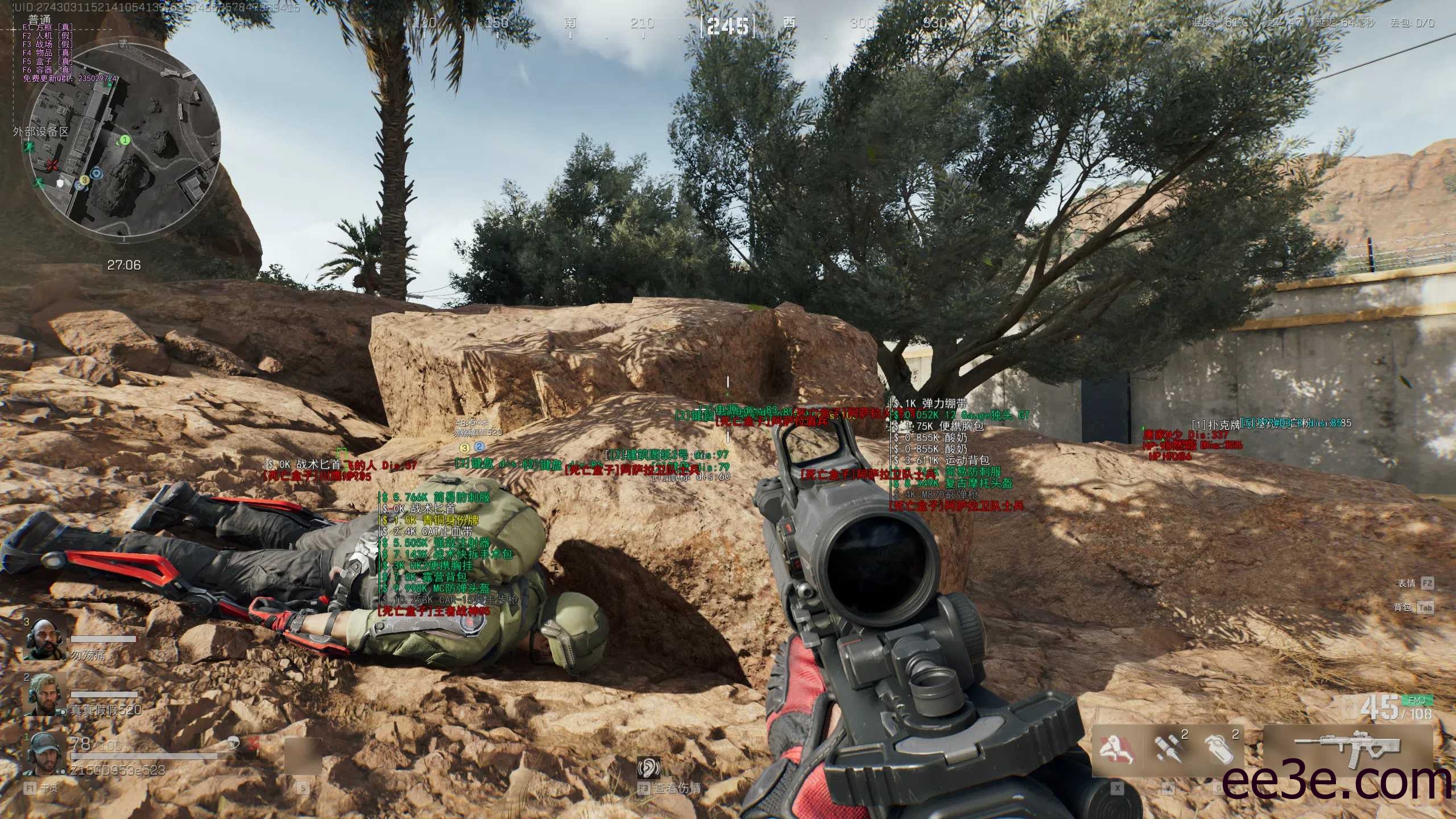Click the red X marker on minimap
1456x819 pixels.
tap(53, 166)
